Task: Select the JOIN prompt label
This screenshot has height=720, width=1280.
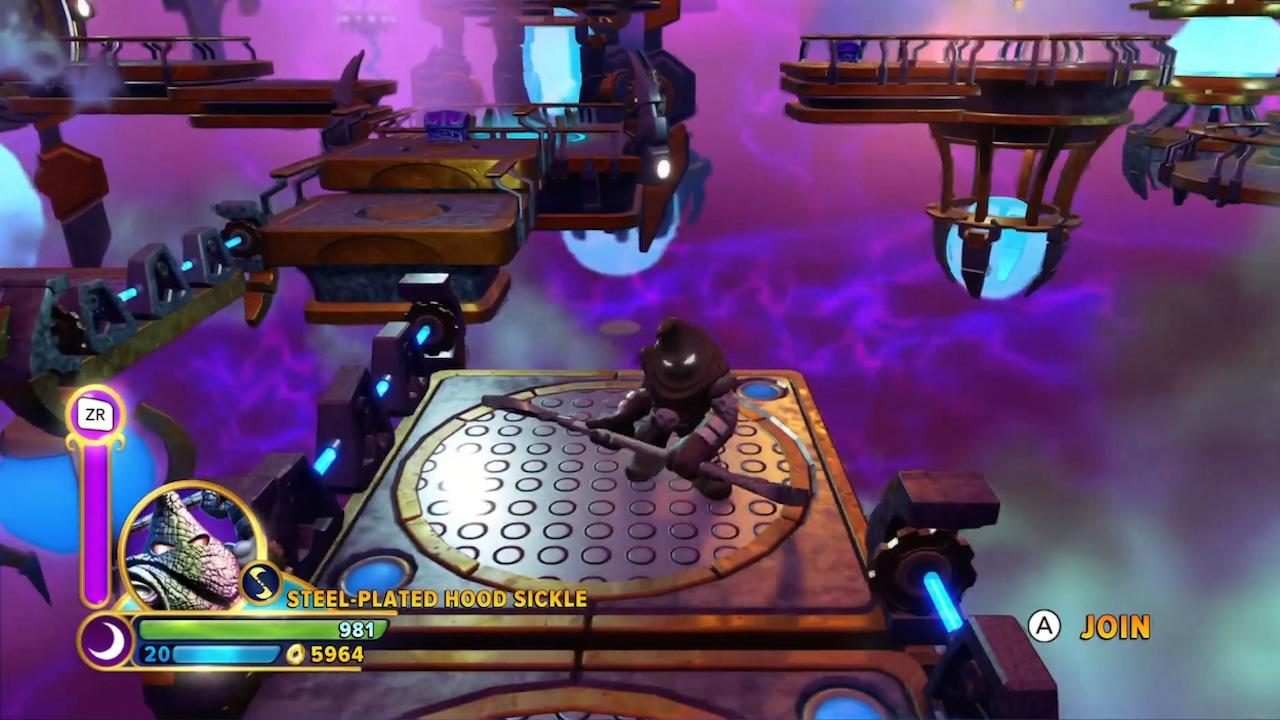Action: 1116,628
